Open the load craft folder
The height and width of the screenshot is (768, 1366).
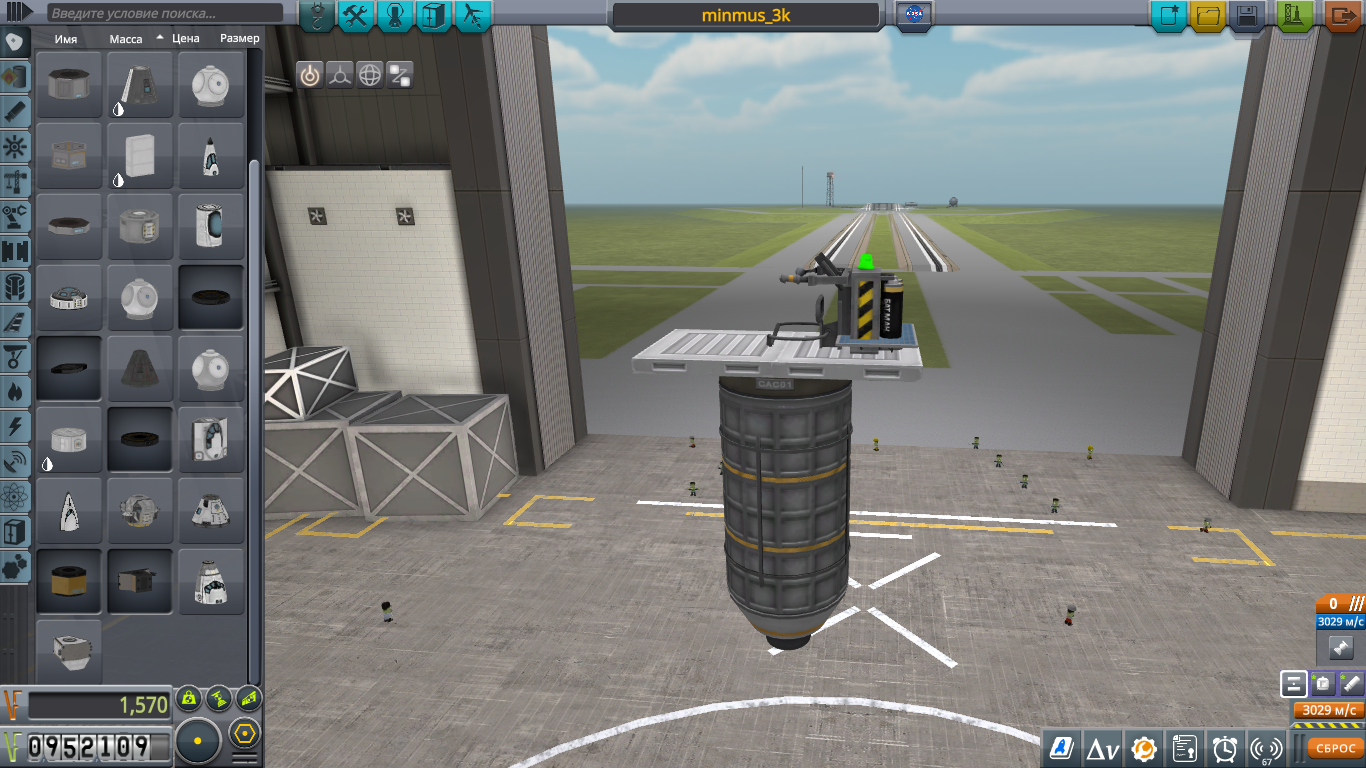point(1208,16)
